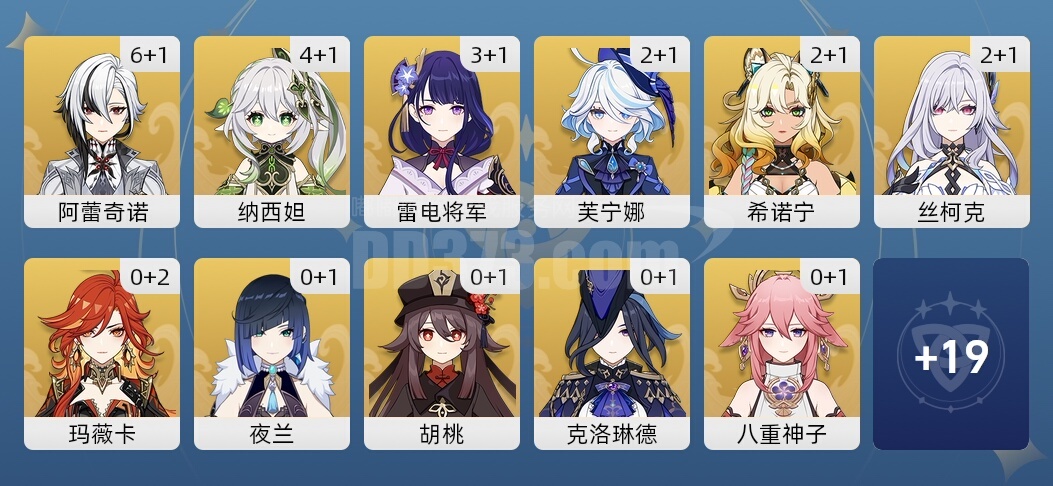Click the 克洛琳德 character card

point(612,353)
